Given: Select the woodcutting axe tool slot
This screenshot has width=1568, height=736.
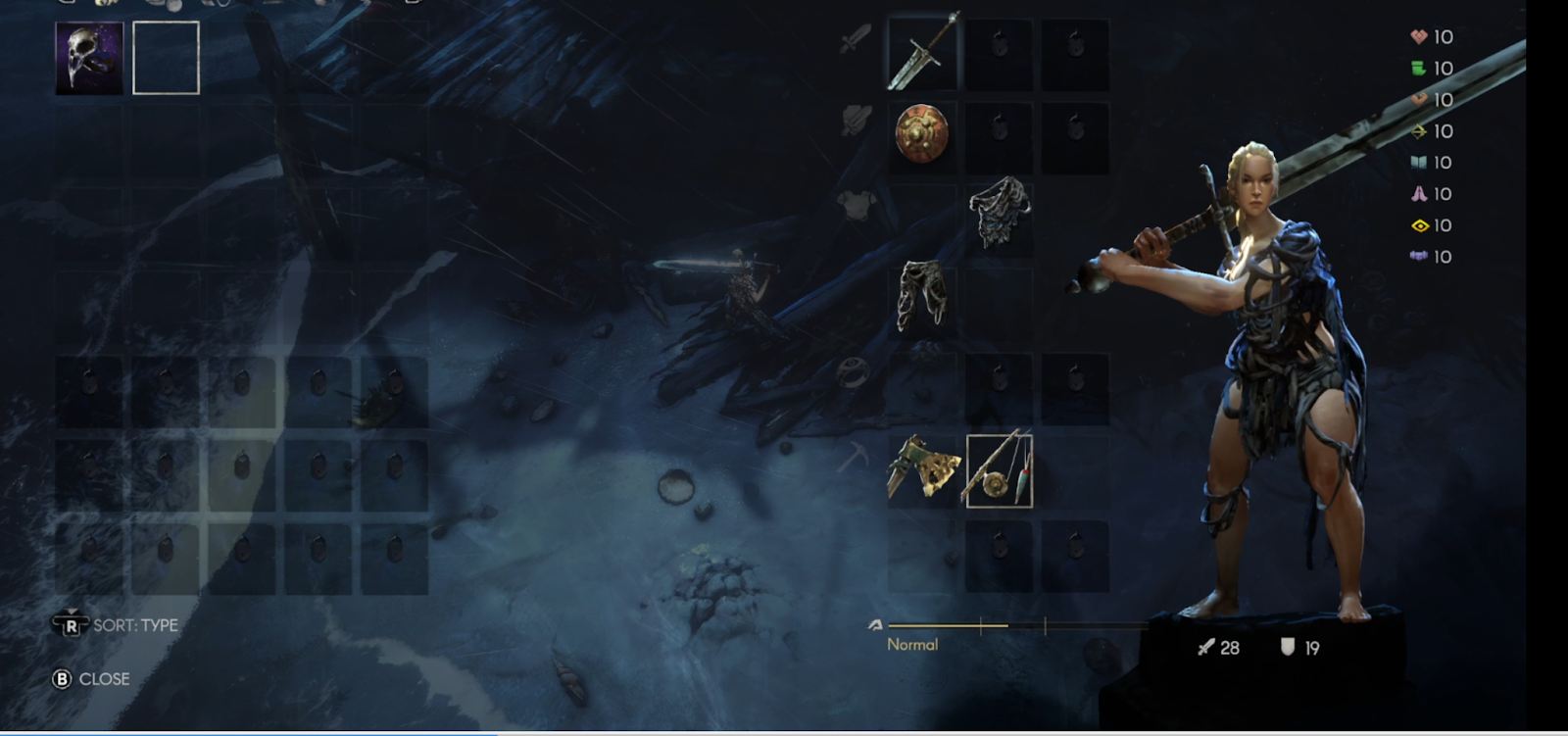Looking at the screenshot, I should pos(922,469).
